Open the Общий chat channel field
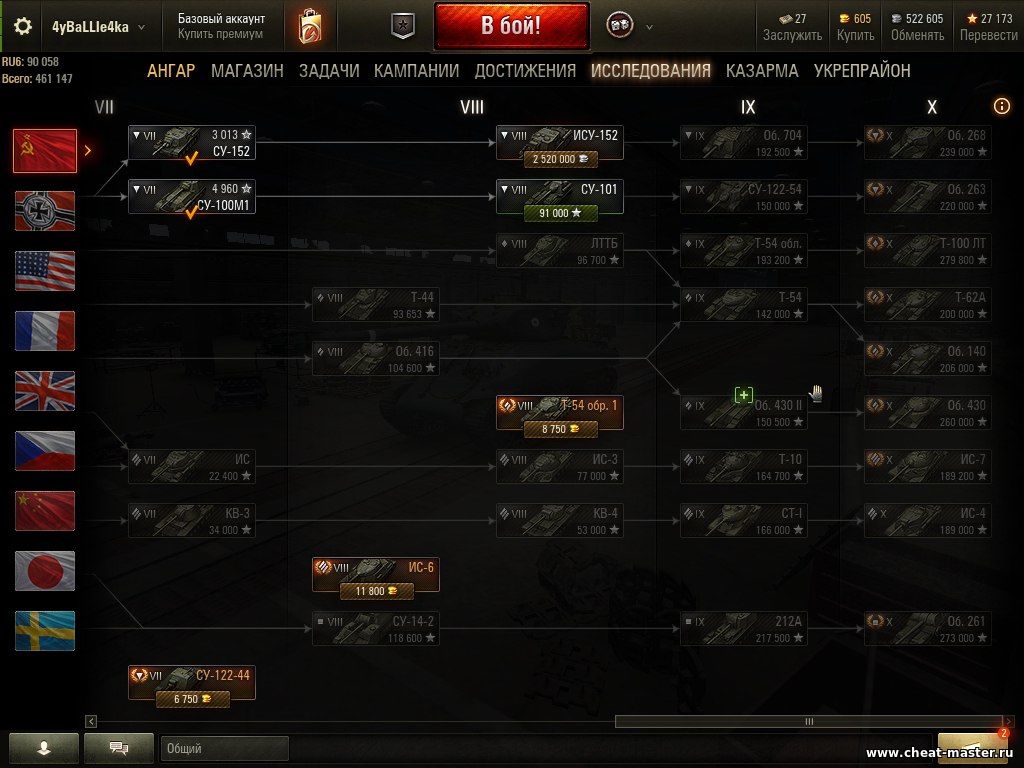 (x=224, y=748)
